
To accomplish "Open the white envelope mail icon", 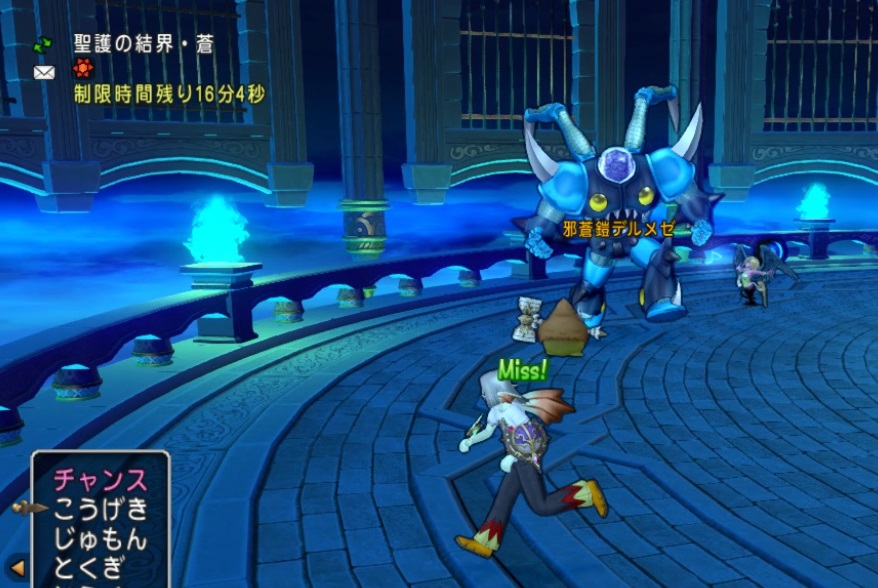I will [x=43, y=72].
